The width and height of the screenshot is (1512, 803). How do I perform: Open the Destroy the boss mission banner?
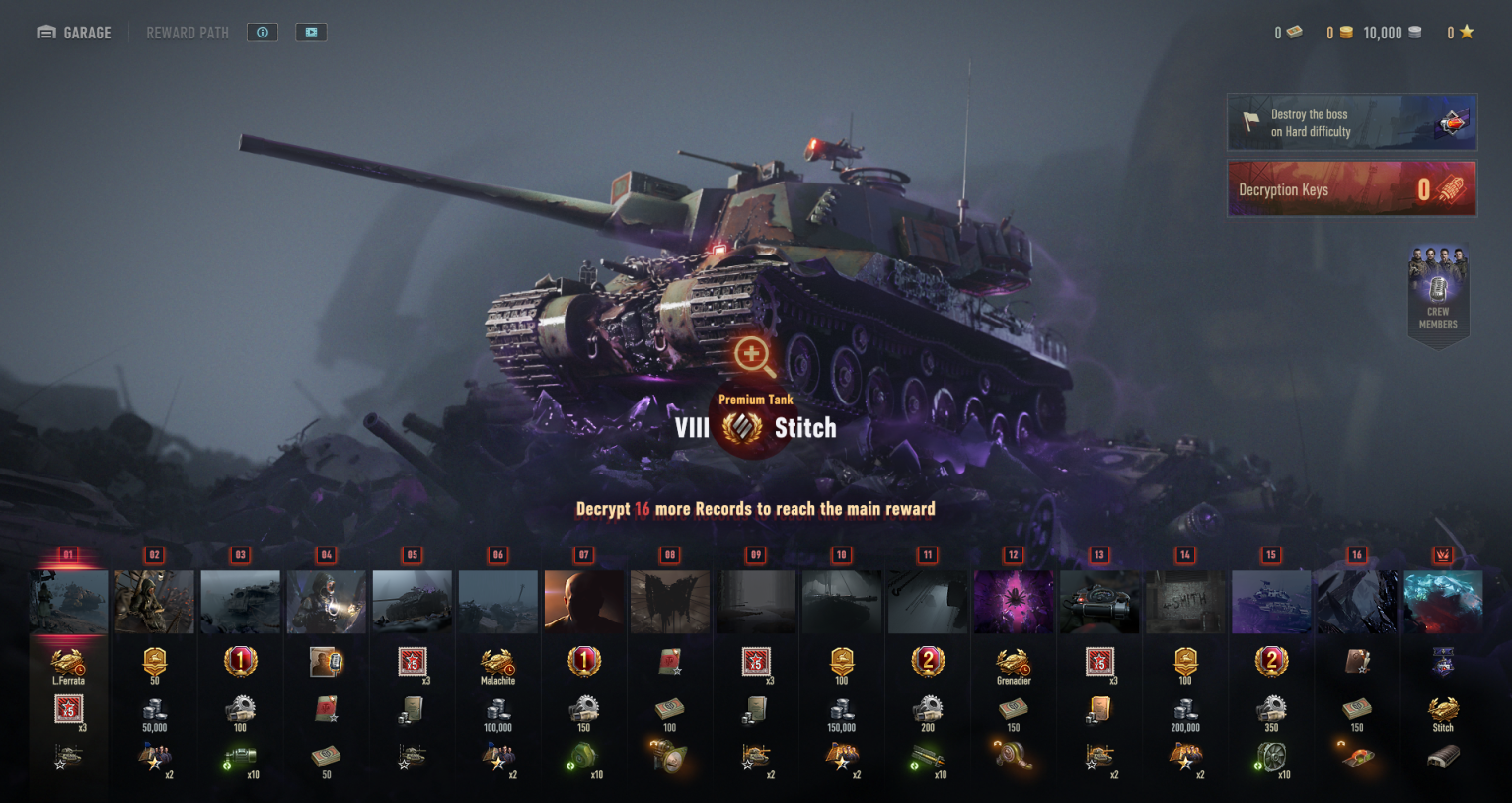tap(1351, 122)
